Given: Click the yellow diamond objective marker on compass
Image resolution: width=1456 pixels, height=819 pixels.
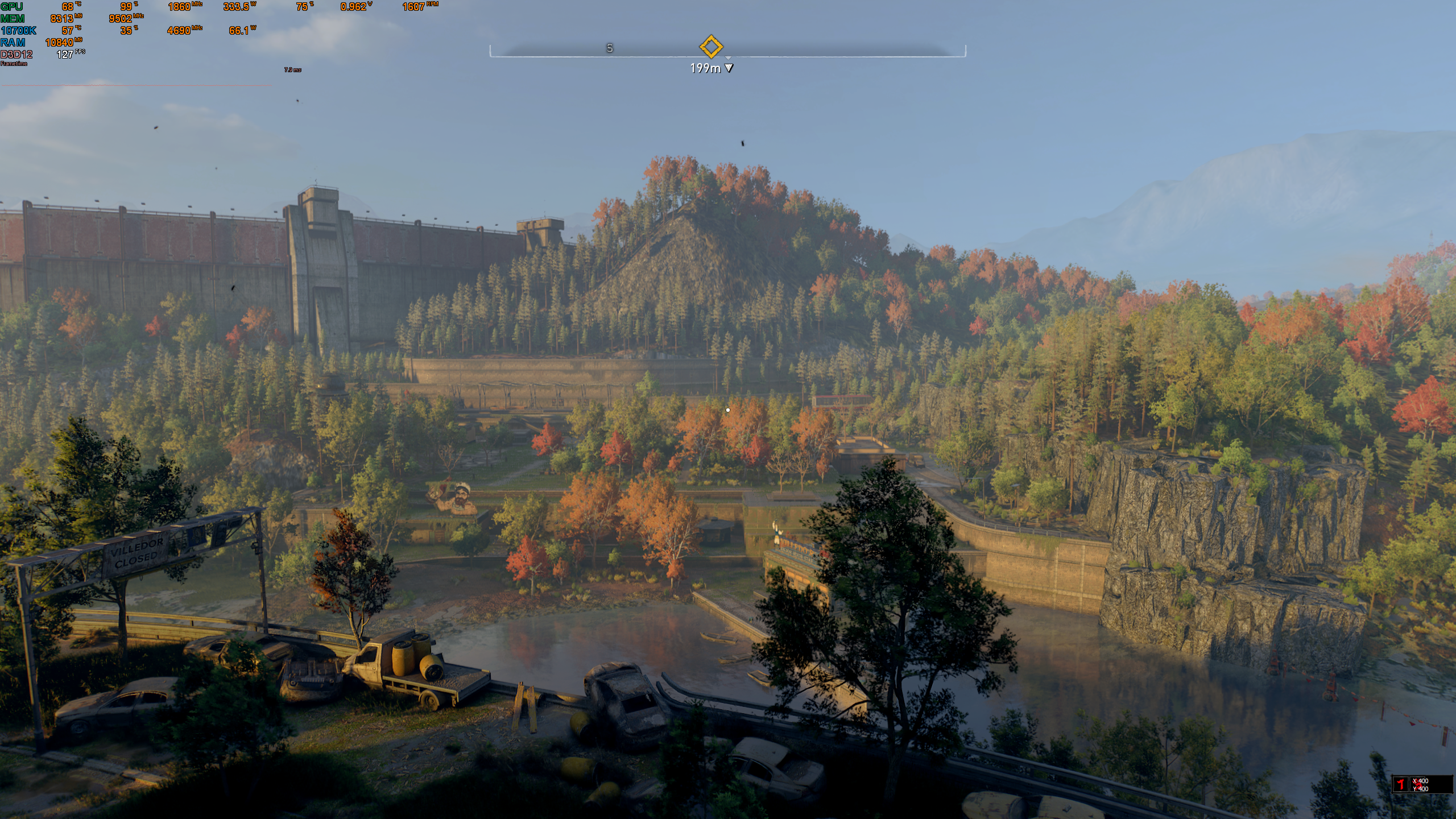Looking at the screenshot, I should point(710,47).
